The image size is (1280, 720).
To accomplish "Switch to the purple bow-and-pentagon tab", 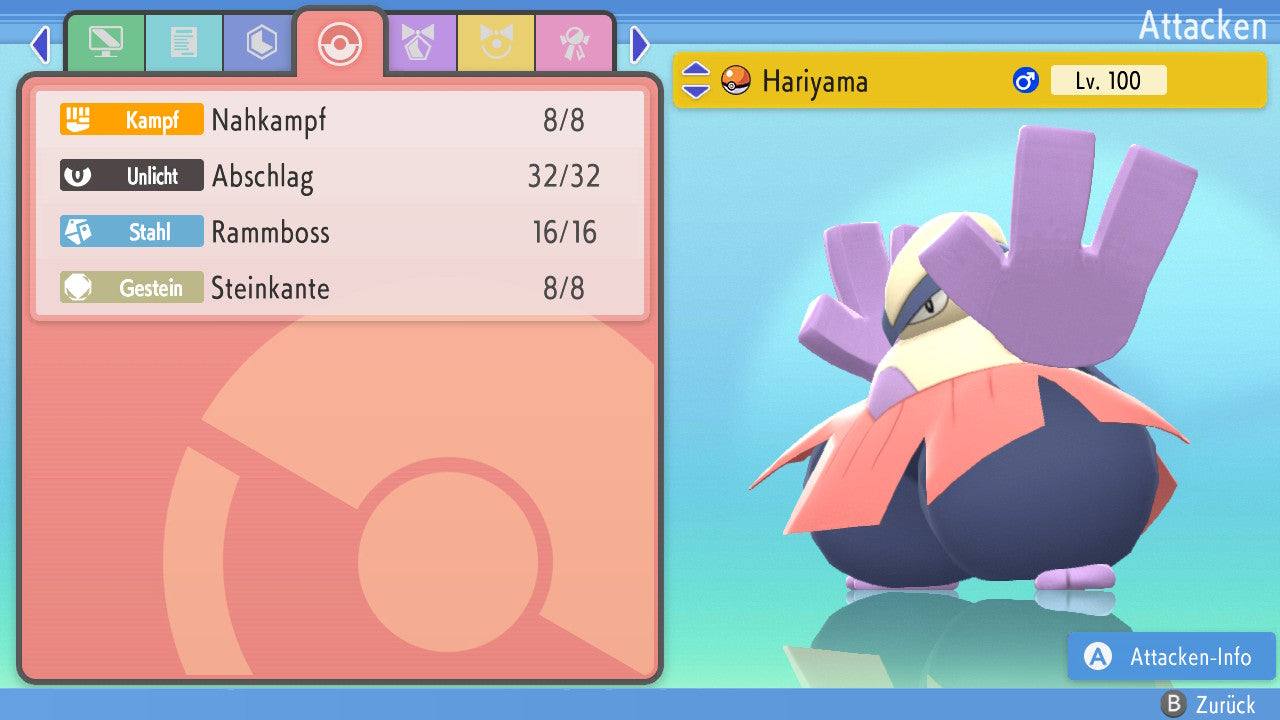I will click(x=419, y=42).
